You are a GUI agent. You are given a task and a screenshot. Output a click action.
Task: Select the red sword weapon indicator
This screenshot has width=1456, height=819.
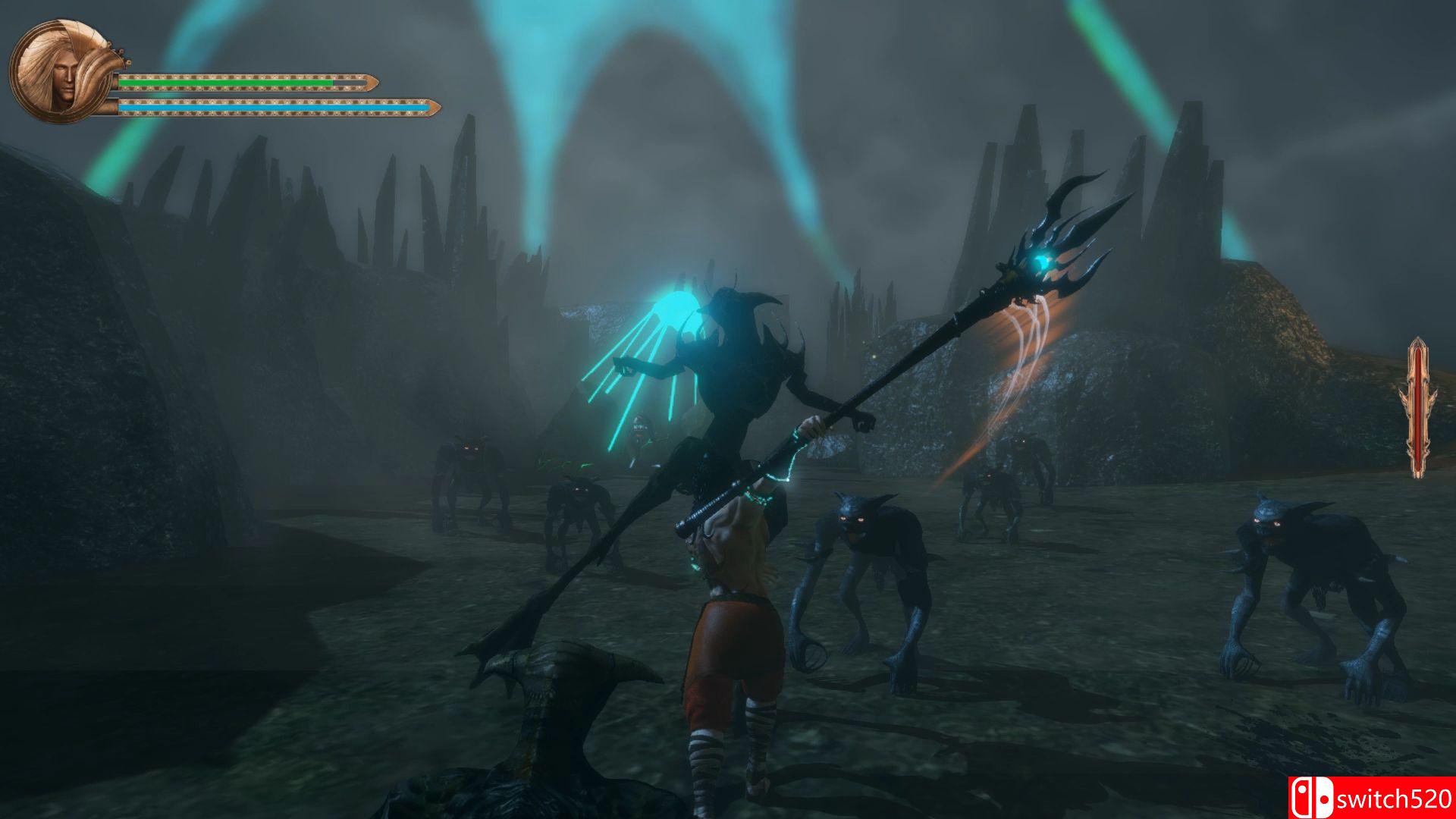[x=1417, y=408]
